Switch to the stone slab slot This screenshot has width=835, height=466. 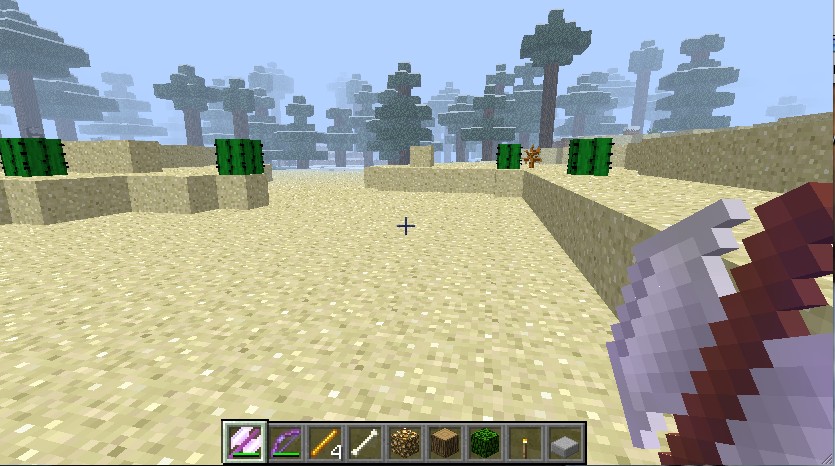point(564,441)
